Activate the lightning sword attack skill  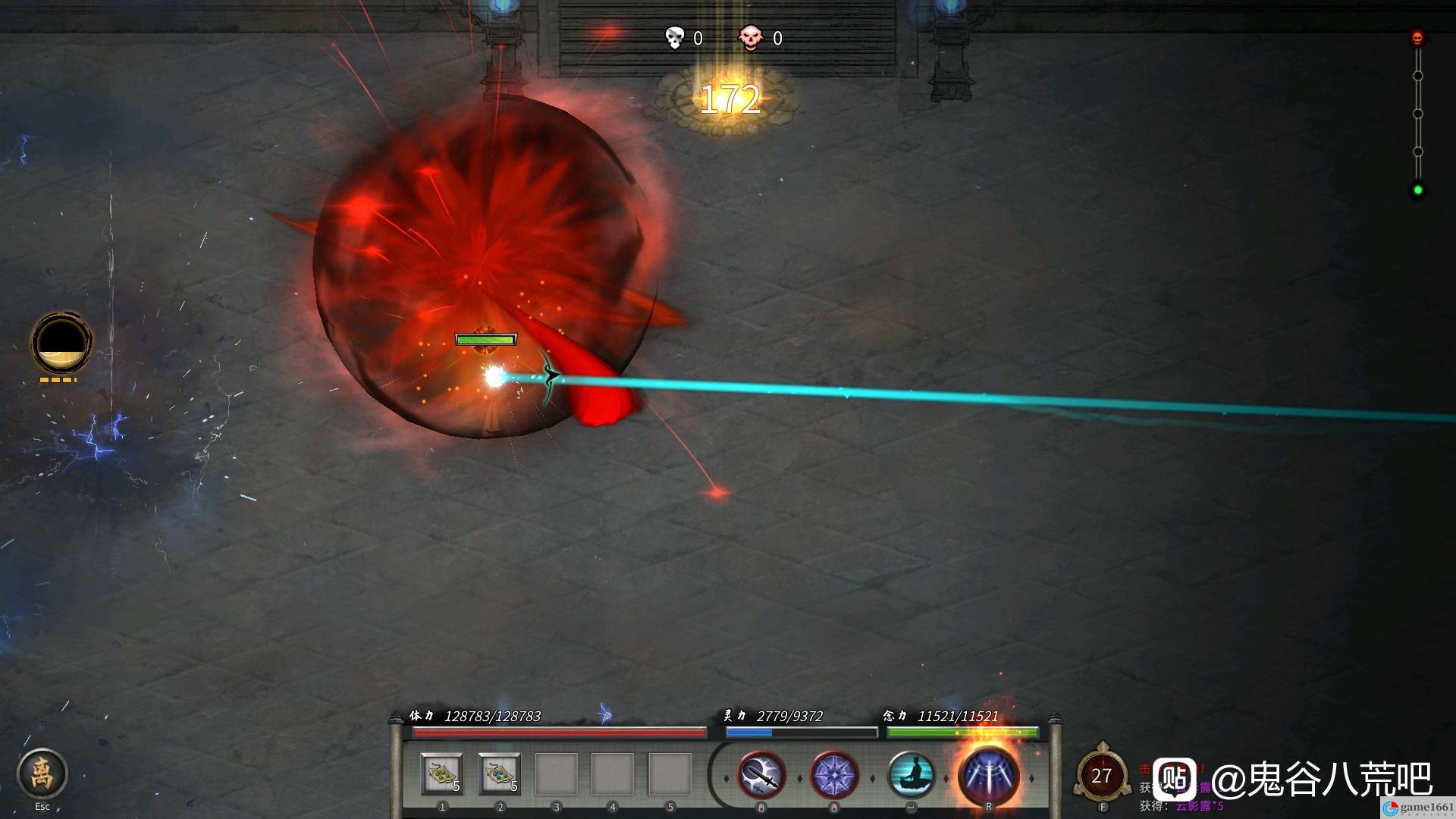(x=761, y=775)
